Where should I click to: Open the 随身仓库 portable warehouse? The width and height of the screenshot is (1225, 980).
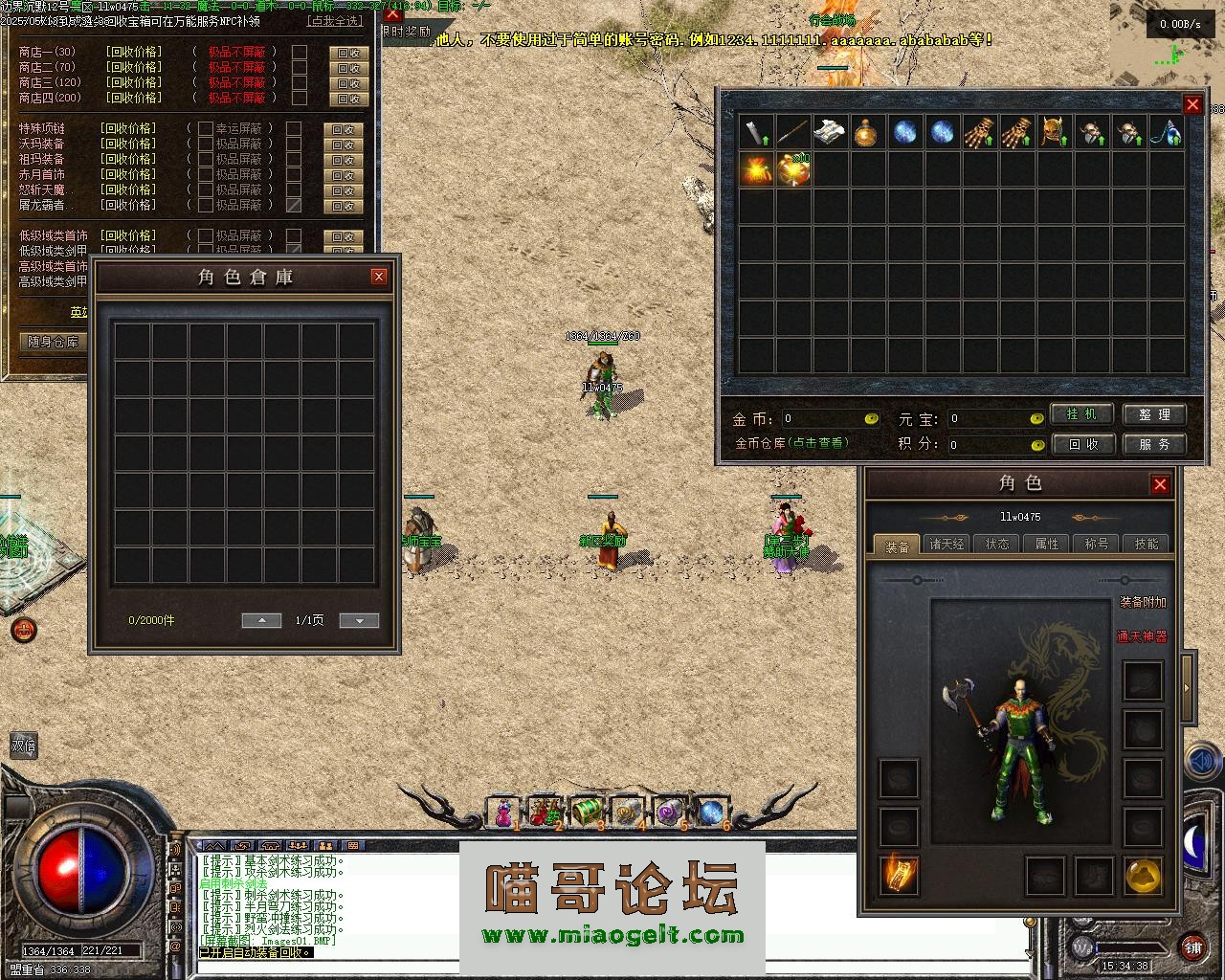click(54, 342)
